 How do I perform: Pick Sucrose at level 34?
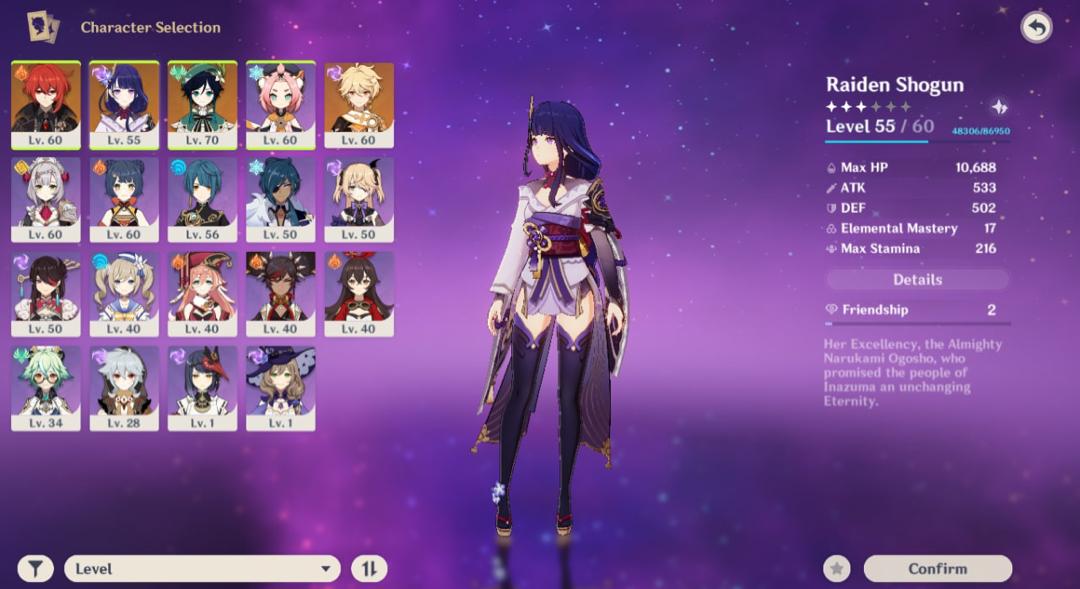coord(46,388)
